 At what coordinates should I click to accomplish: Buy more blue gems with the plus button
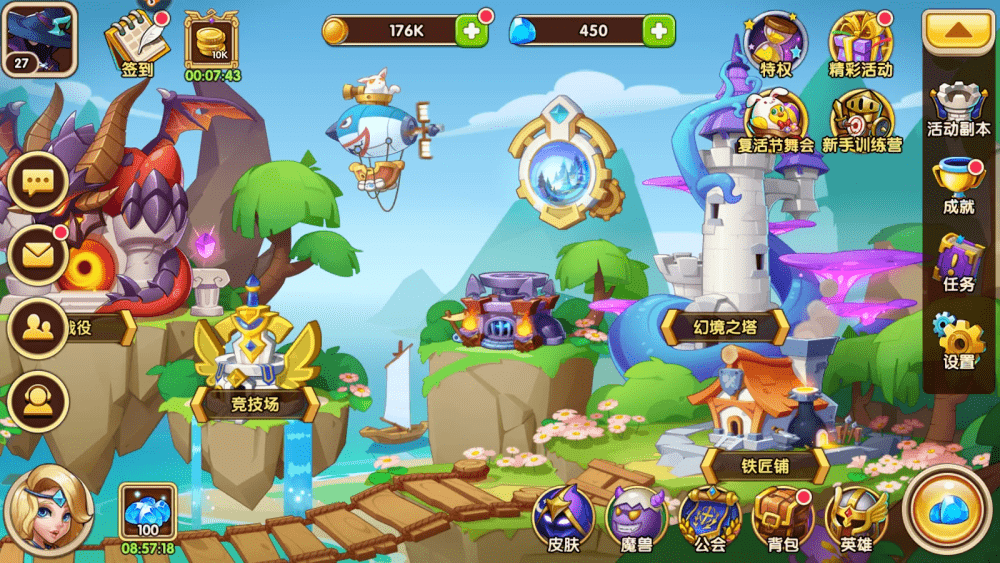click(x=657, y=31)
